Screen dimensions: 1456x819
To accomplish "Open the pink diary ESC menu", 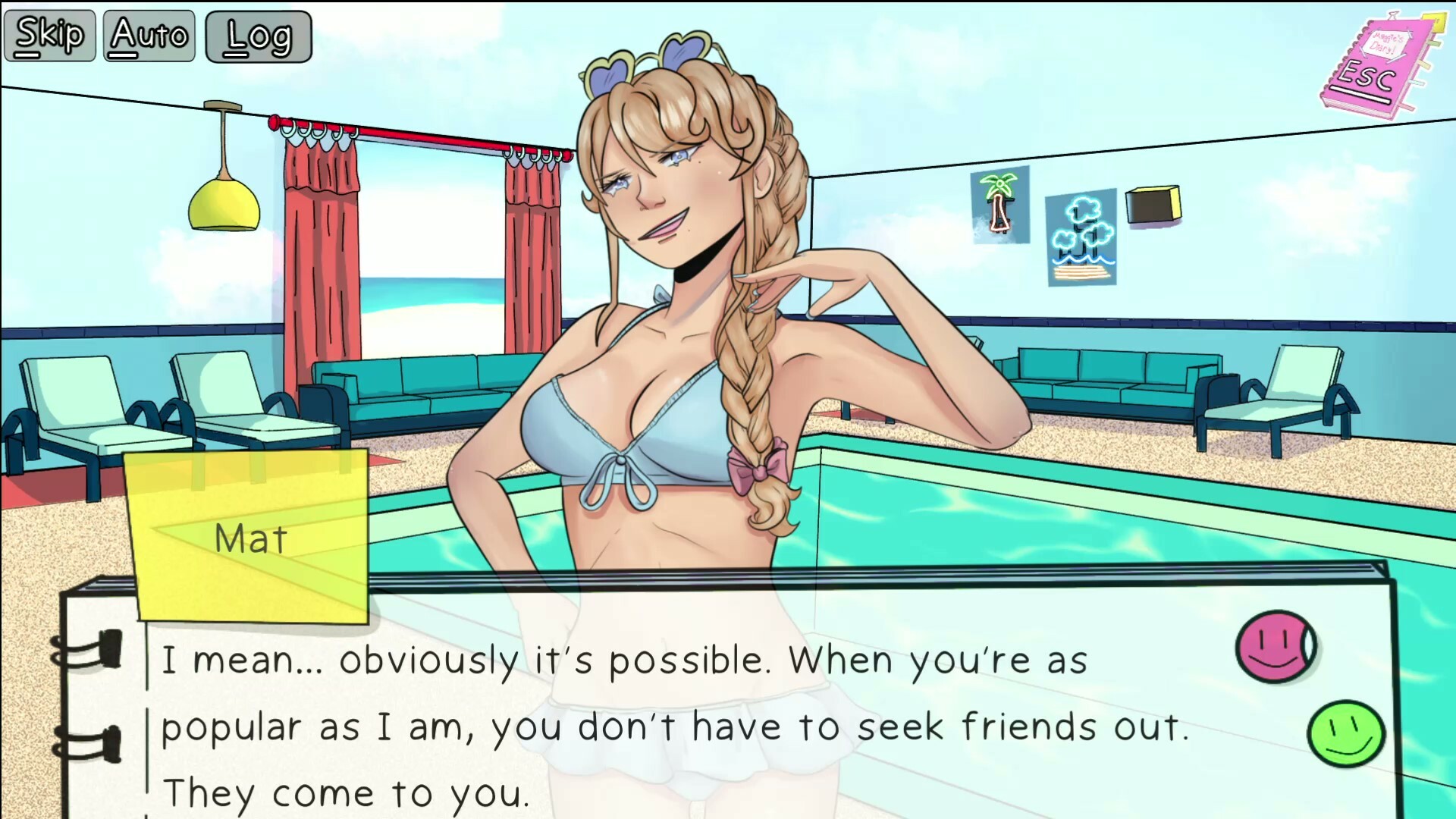I will pos(1371,67).
